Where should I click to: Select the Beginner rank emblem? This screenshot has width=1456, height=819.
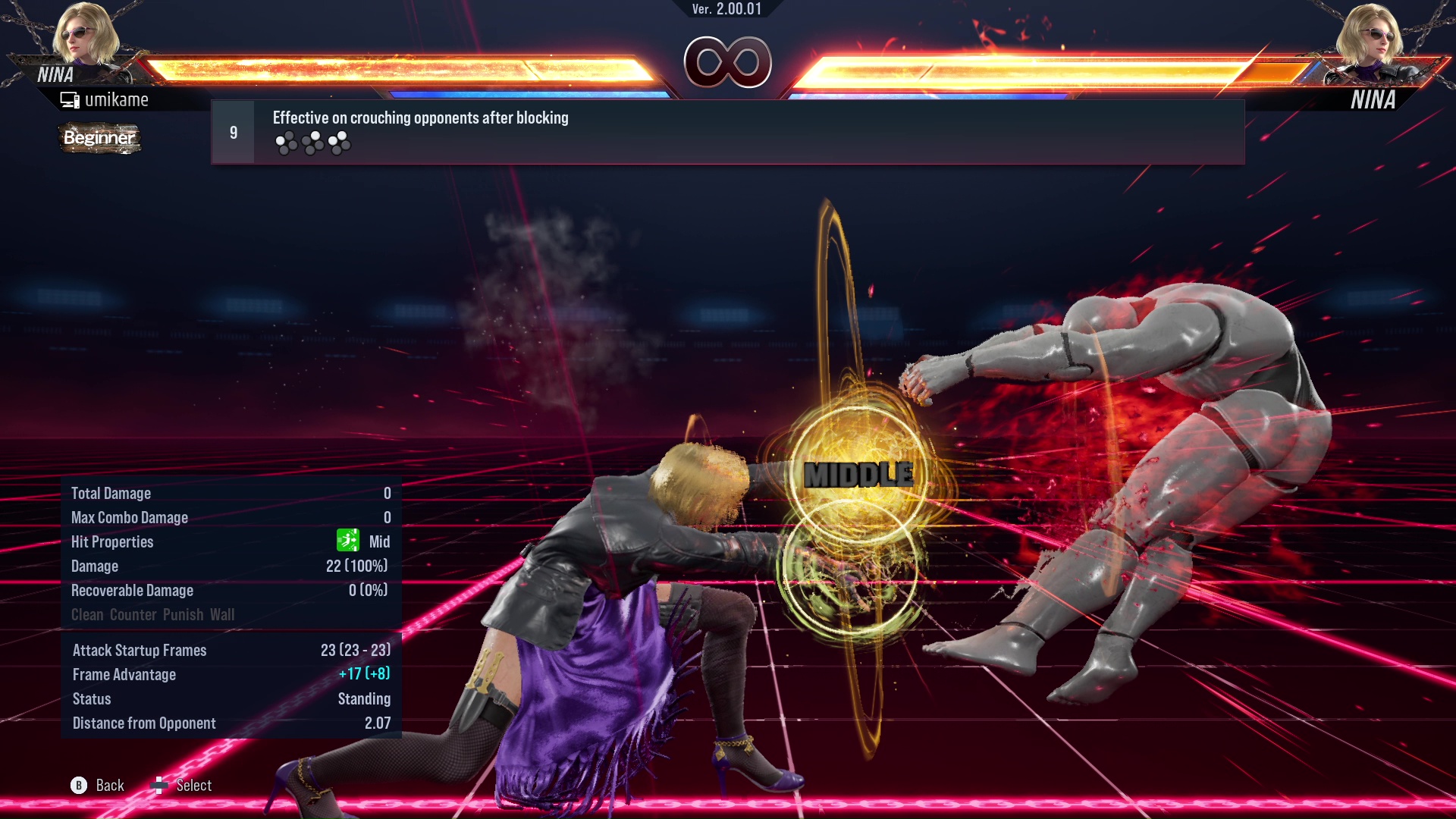coord(99,139)
